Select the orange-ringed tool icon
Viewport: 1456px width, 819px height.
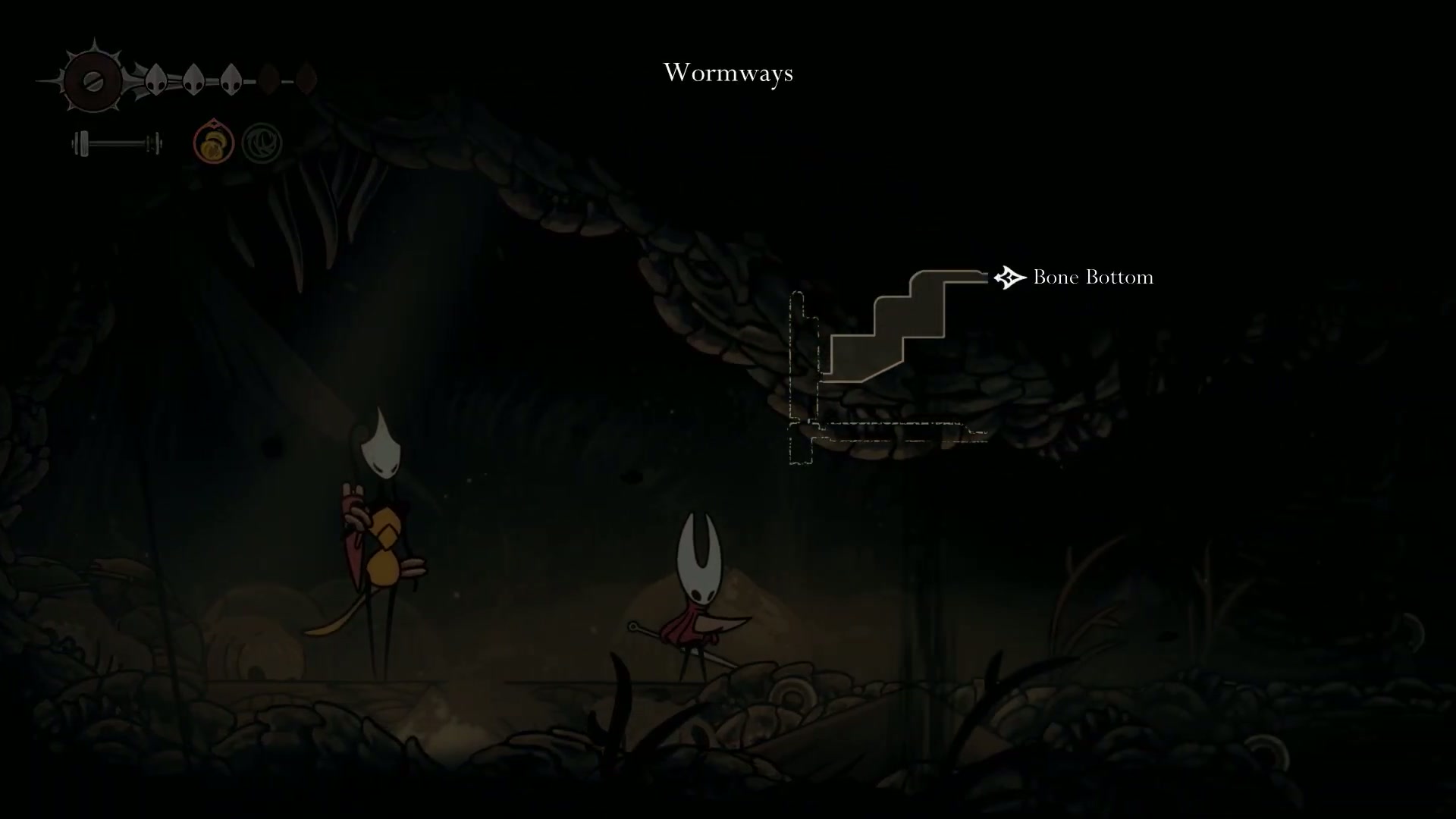click(x=213, y=143)
